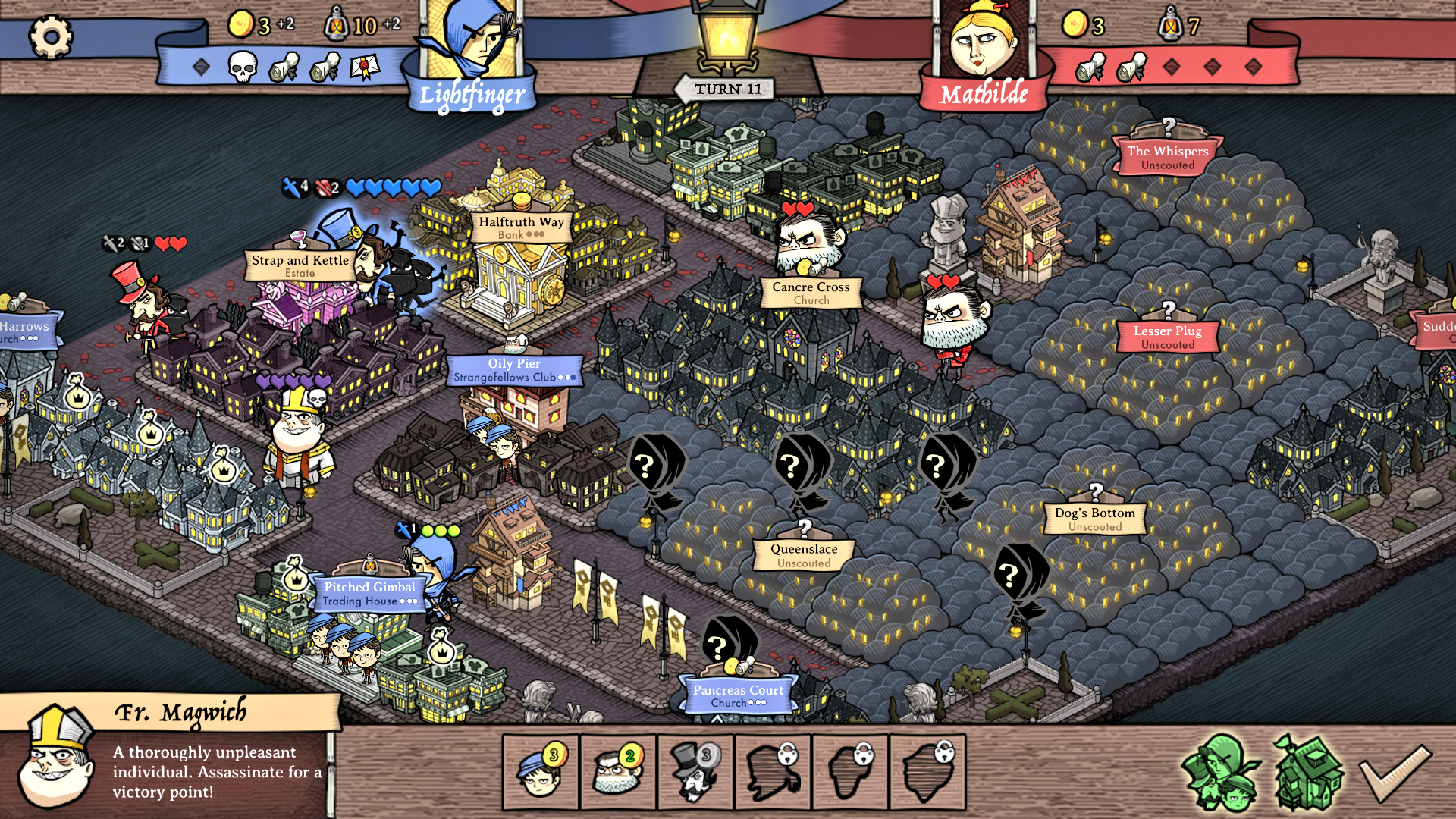Select the Pitched Gimbal Trading House label
Image resolution: width=1456 pixels, height=819 pixels.
(x=369, y=593)
